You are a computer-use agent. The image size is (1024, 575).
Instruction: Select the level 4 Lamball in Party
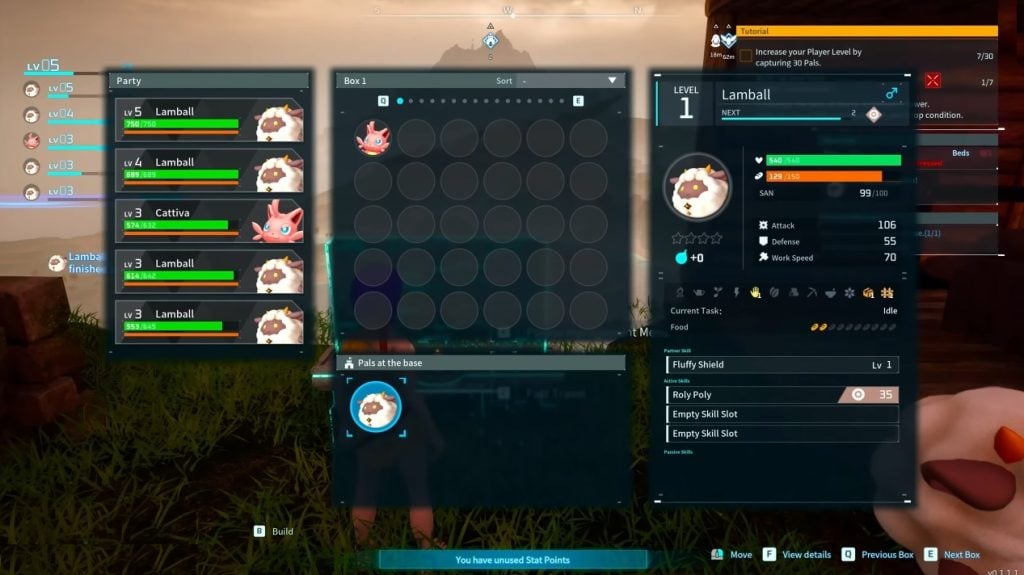pos(209,170)
